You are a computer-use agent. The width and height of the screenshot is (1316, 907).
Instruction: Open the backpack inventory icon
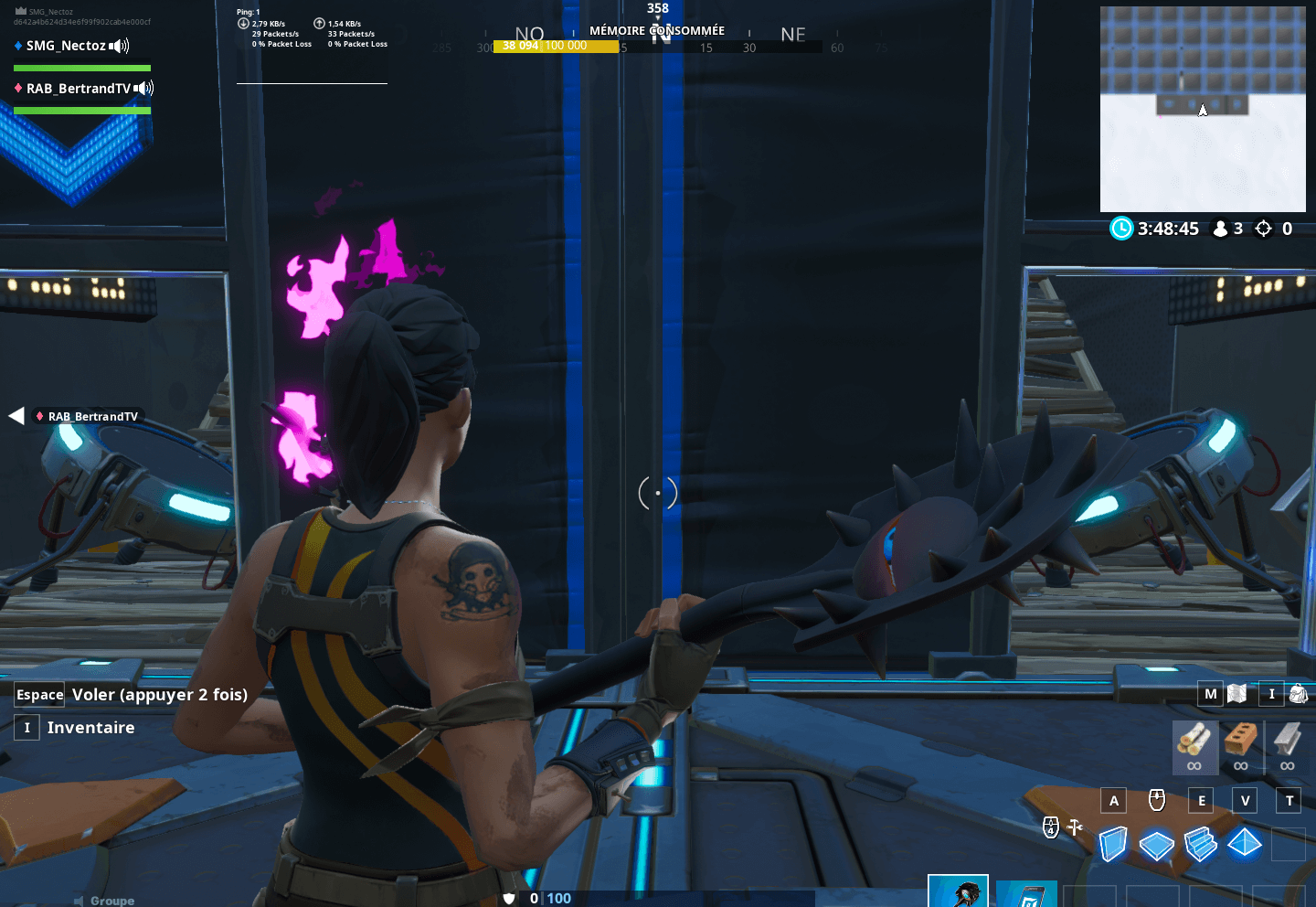[1298, 694]
